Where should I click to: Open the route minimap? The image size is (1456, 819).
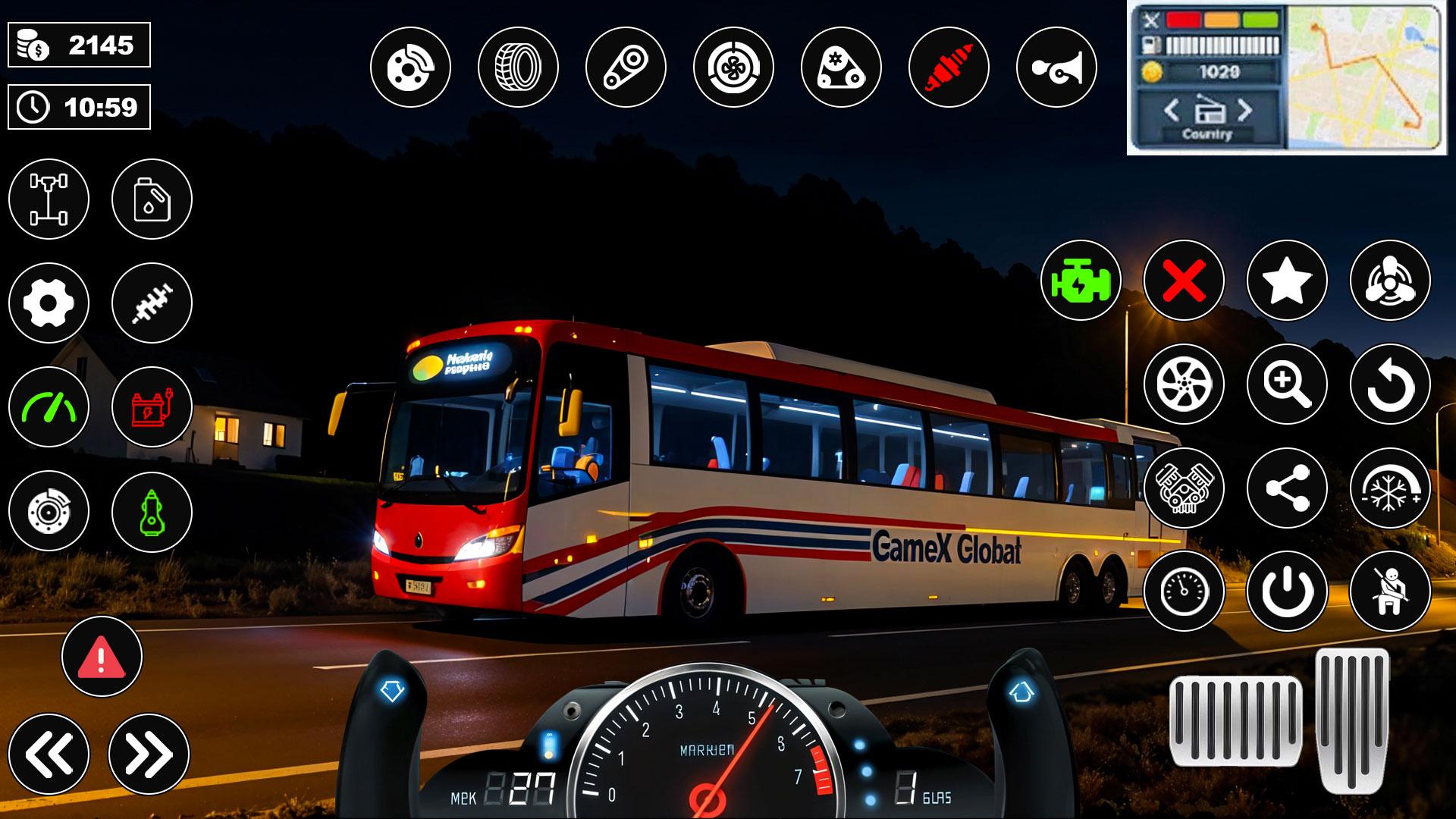[x=1363, y=76]
